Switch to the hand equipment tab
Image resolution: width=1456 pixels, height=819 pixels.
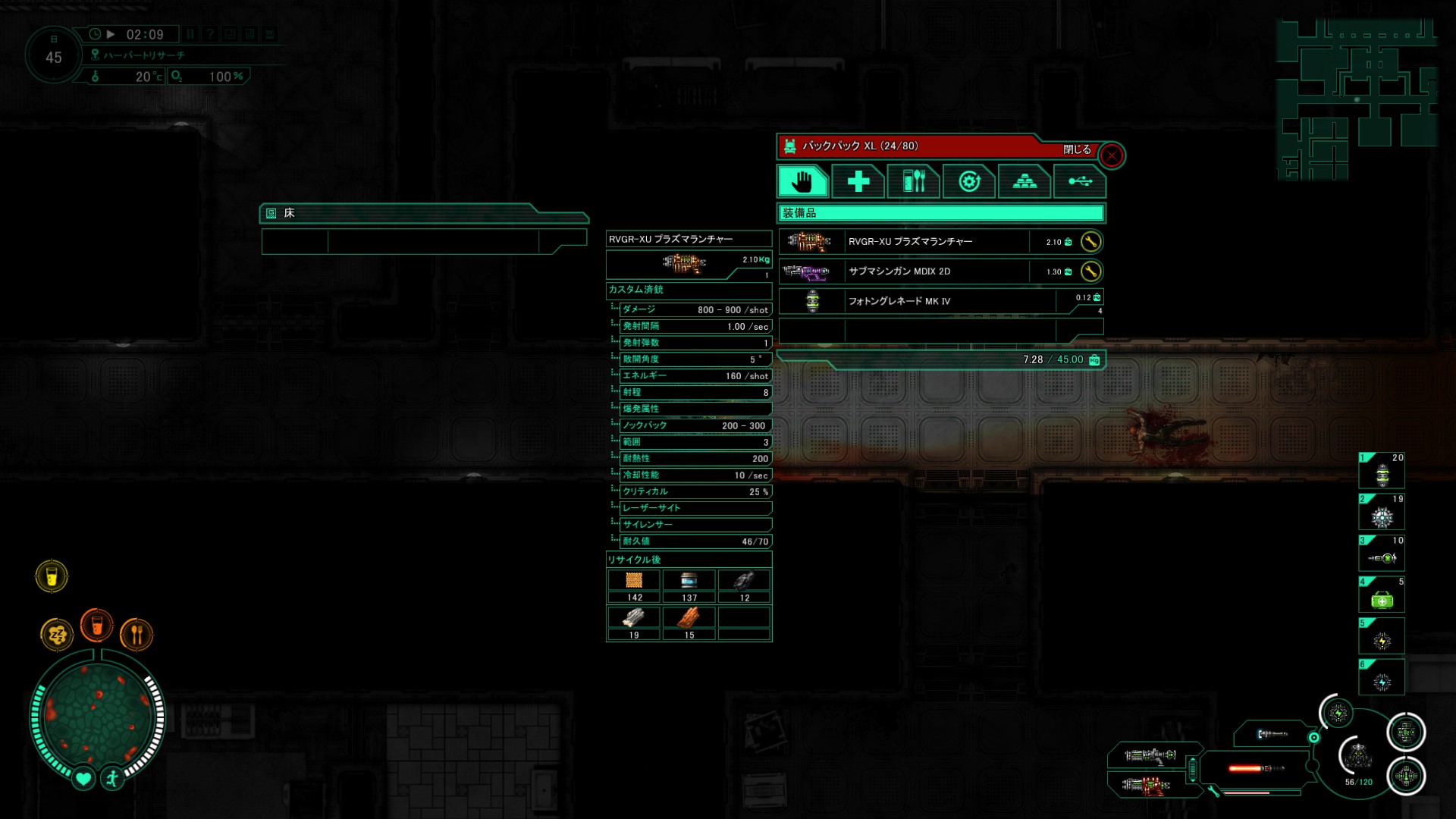(x=802, y=181)
